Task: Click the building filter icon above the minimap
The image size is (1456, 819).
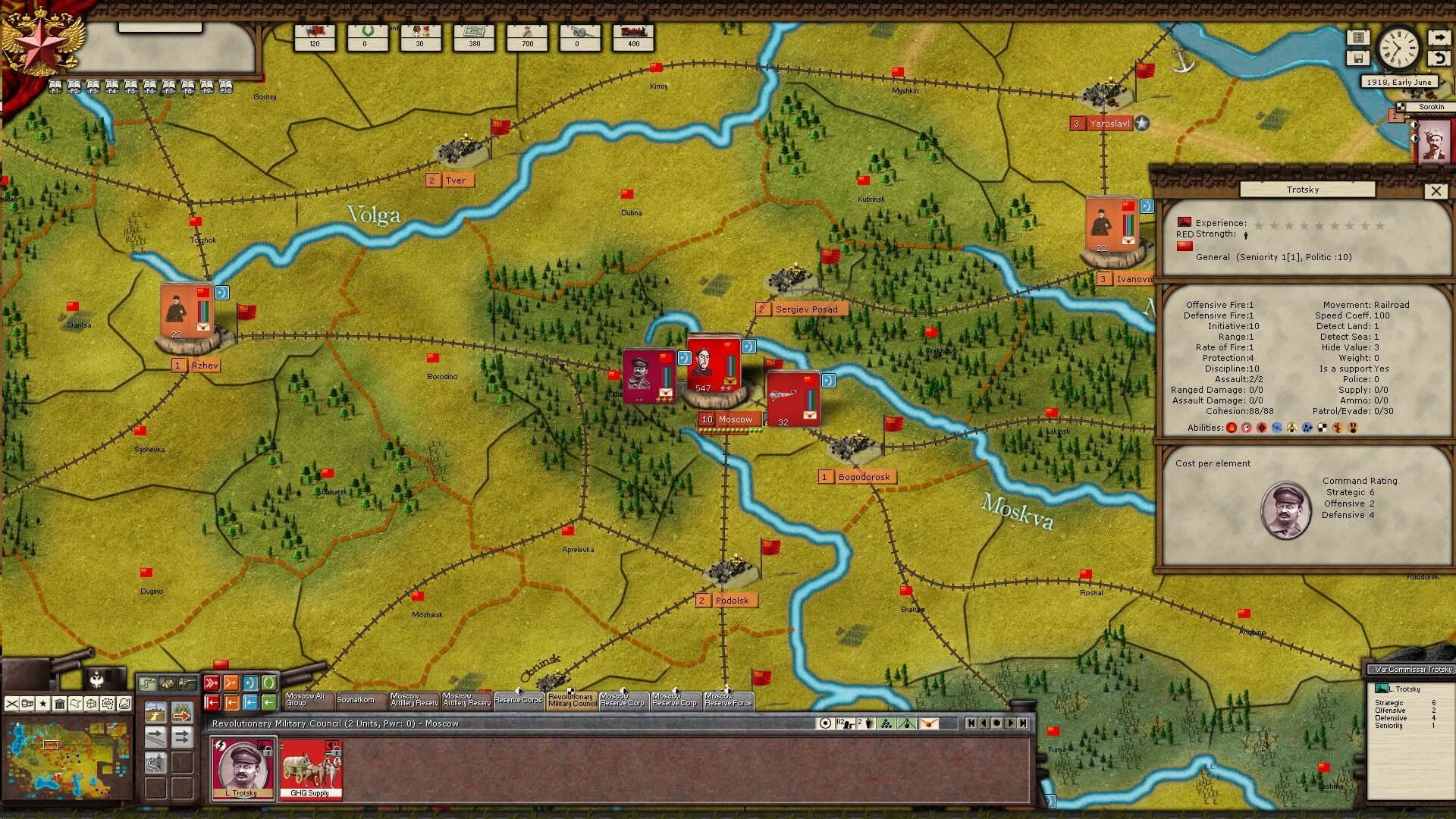Action: 60,705
